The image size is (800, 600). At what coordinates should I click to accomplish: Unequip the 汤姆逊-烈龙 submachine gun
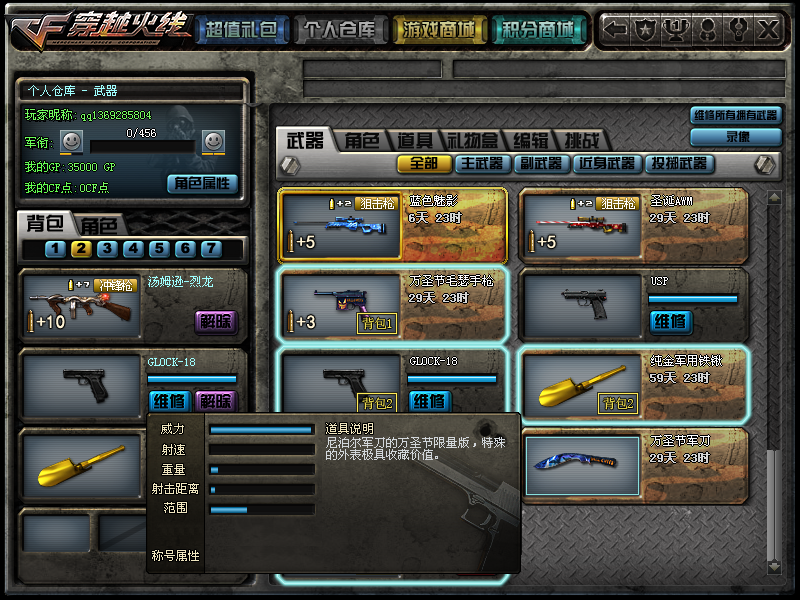pyautogui.click(x=215, y=320)
